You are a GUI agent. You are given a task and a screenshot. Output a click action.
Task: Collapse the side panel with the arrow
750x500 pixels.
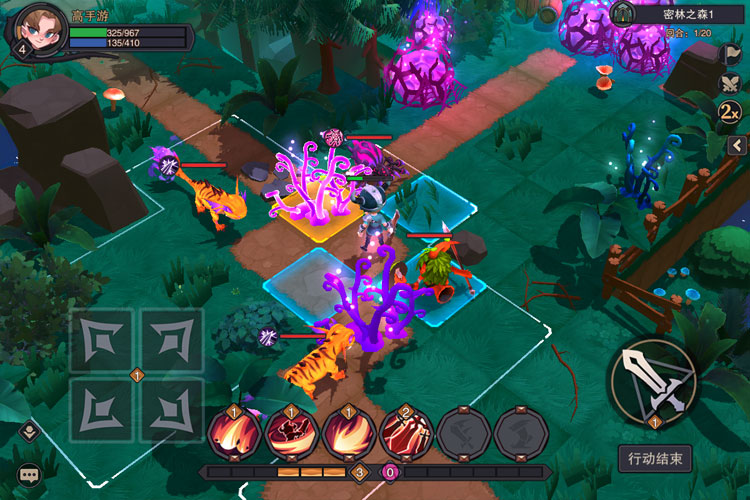(737, 146)
